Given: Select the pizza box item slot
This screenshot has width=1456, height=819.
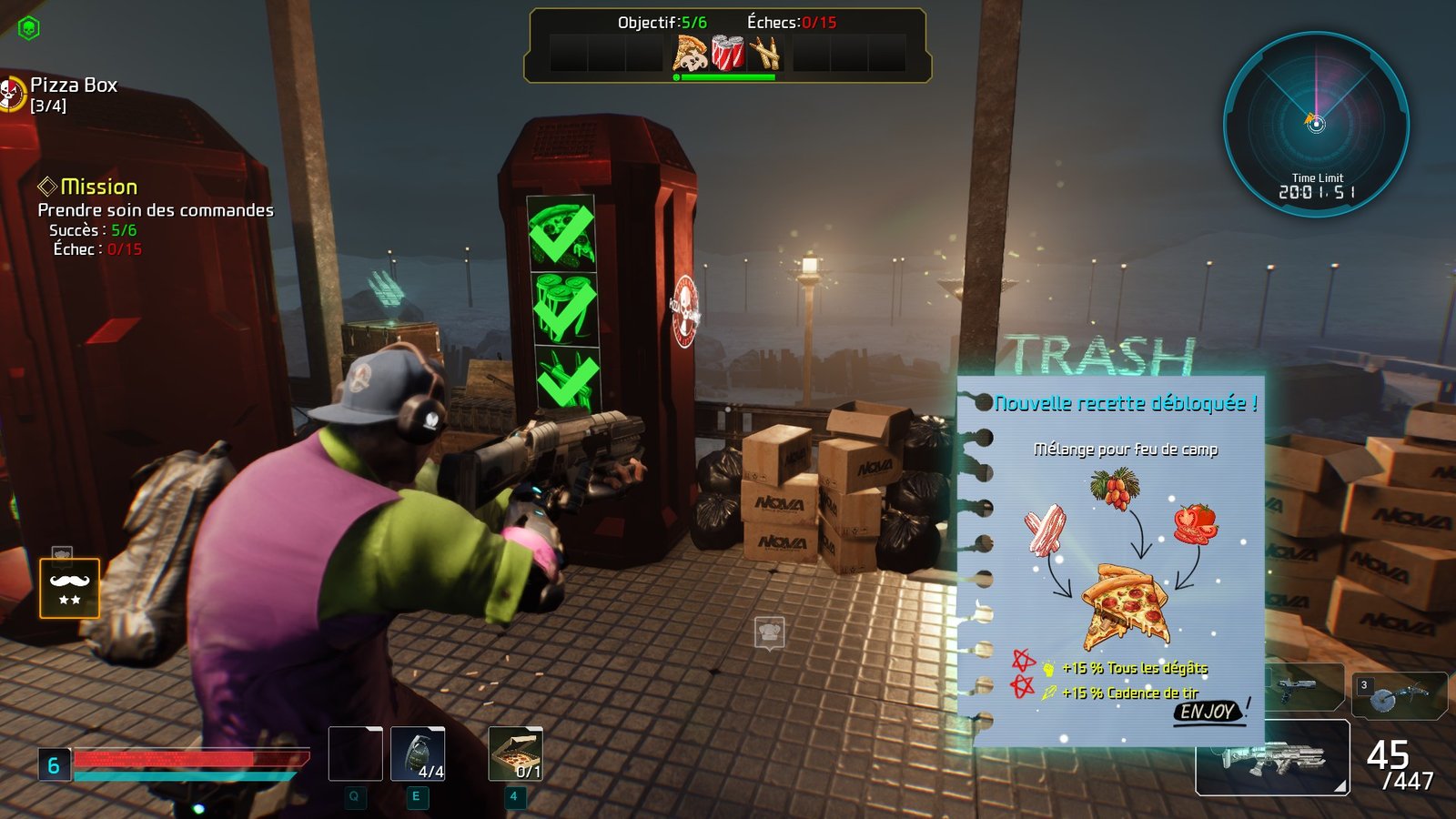Looking at the screenshot, I should (x=515, y=753).
